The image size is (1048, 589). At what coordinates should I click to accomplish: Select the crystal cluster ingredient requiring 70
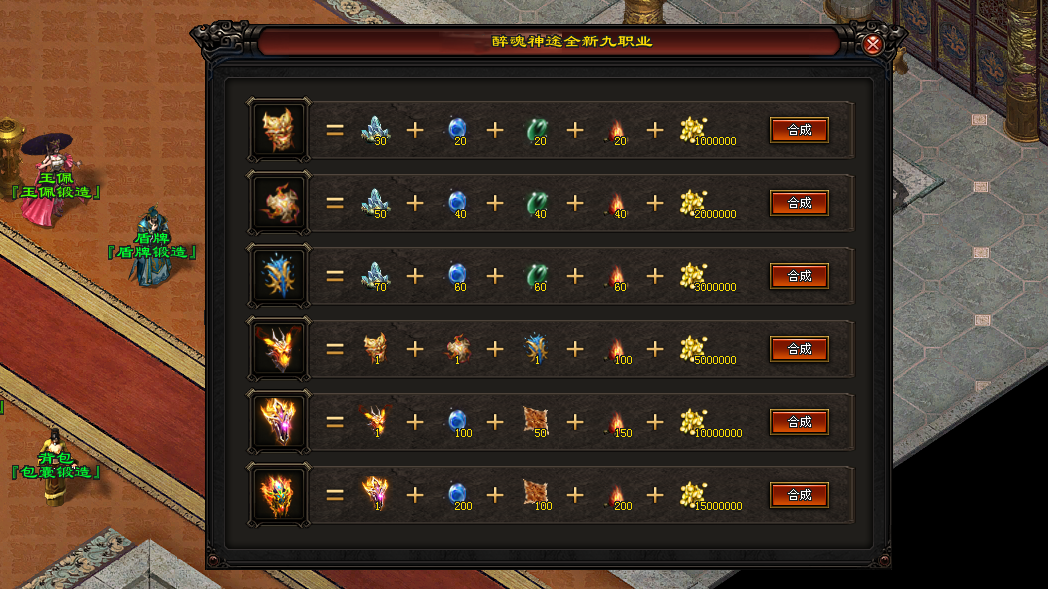374,275
